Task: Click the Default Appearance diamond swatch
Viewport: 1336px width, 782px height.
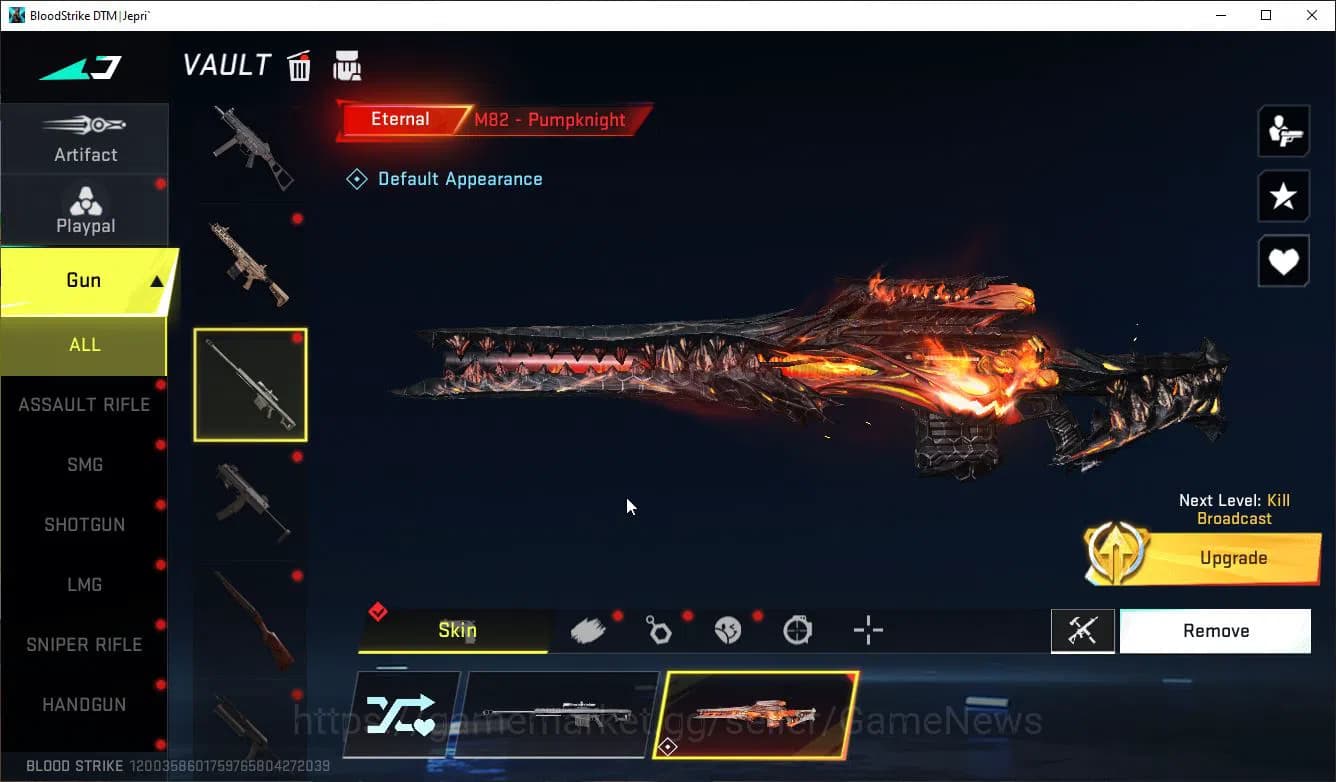Action: click(357, 178)
